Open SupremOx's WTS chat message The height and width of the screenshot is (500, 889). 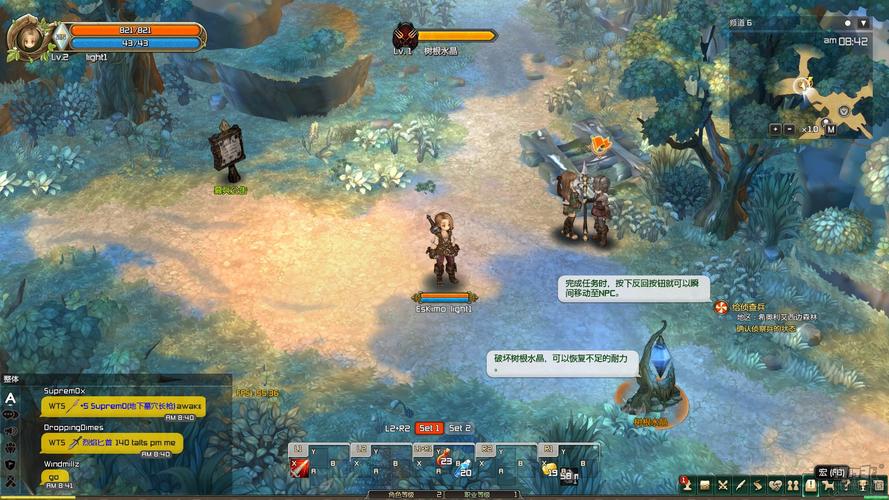click(123, 406)
